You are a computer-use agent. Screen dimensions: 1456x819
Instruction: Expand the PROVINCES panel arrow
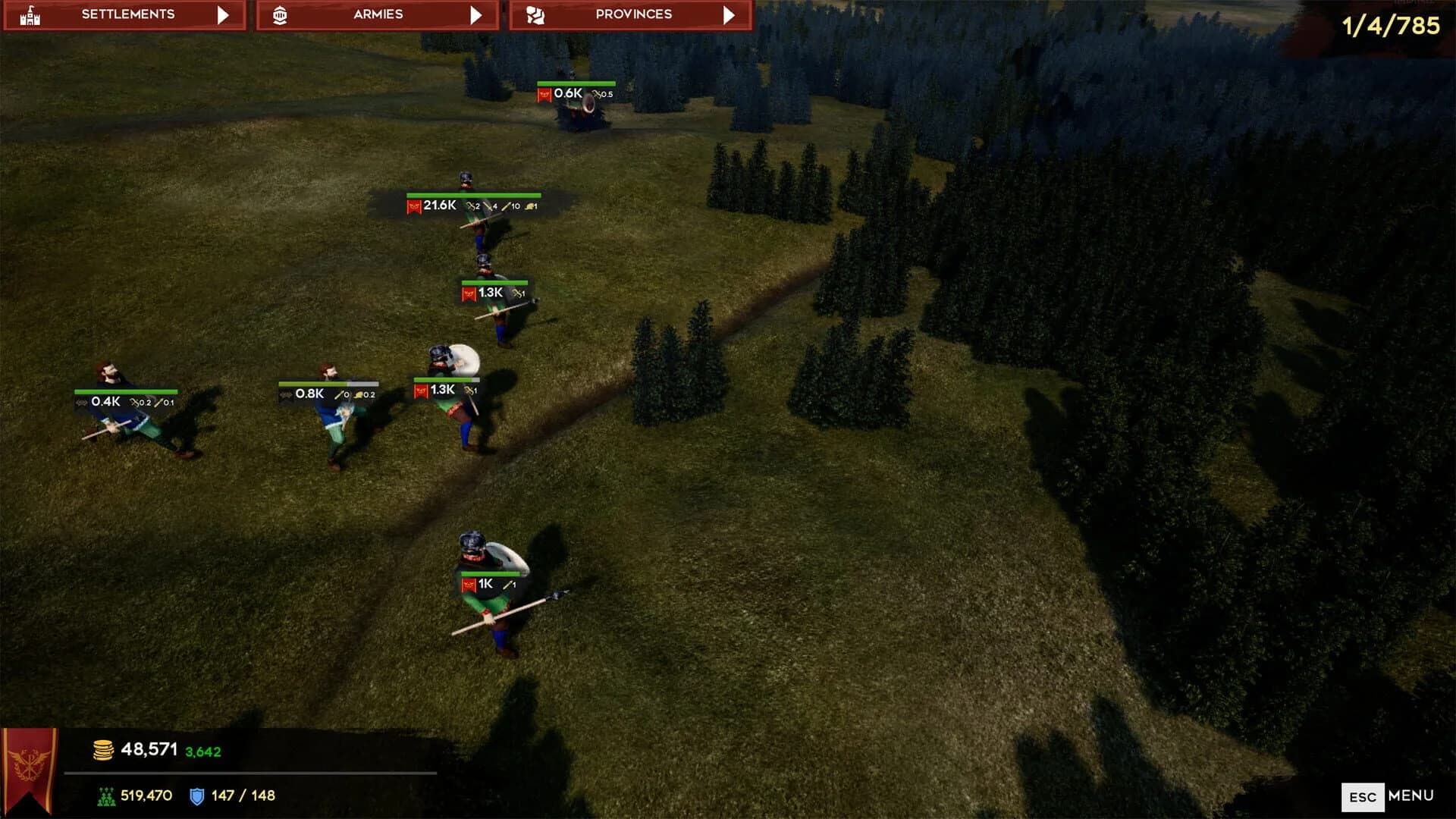coord(729,13)
